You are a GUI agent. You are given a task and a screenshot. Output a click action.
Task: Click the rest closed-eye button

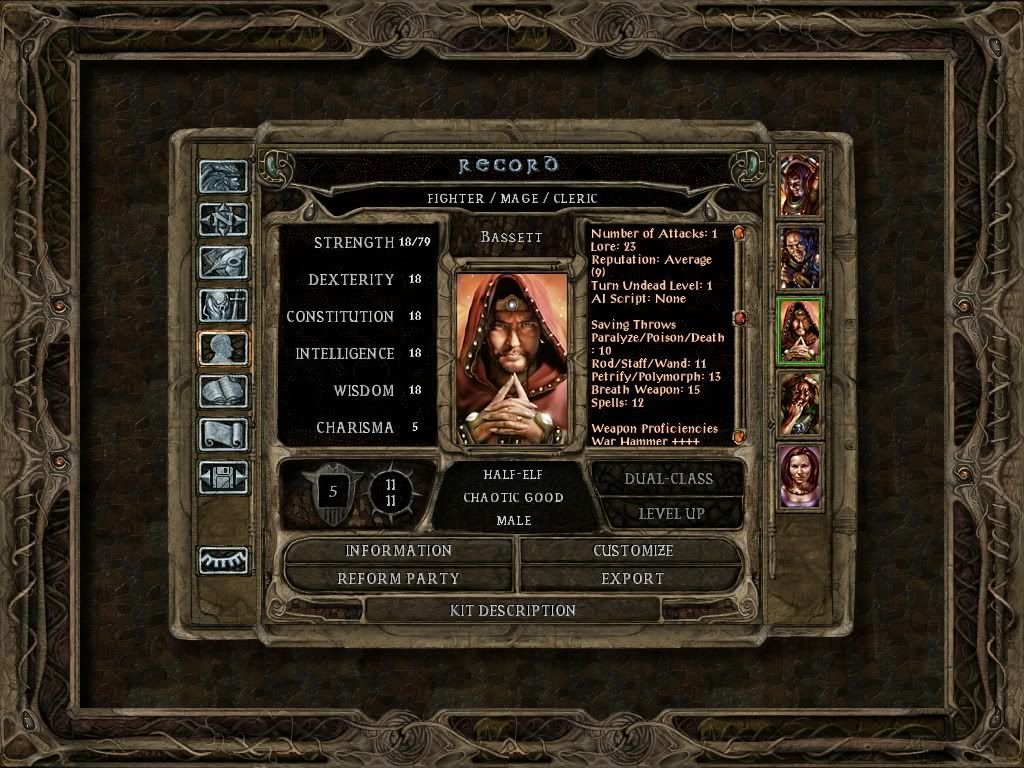[x=223, y=560]
